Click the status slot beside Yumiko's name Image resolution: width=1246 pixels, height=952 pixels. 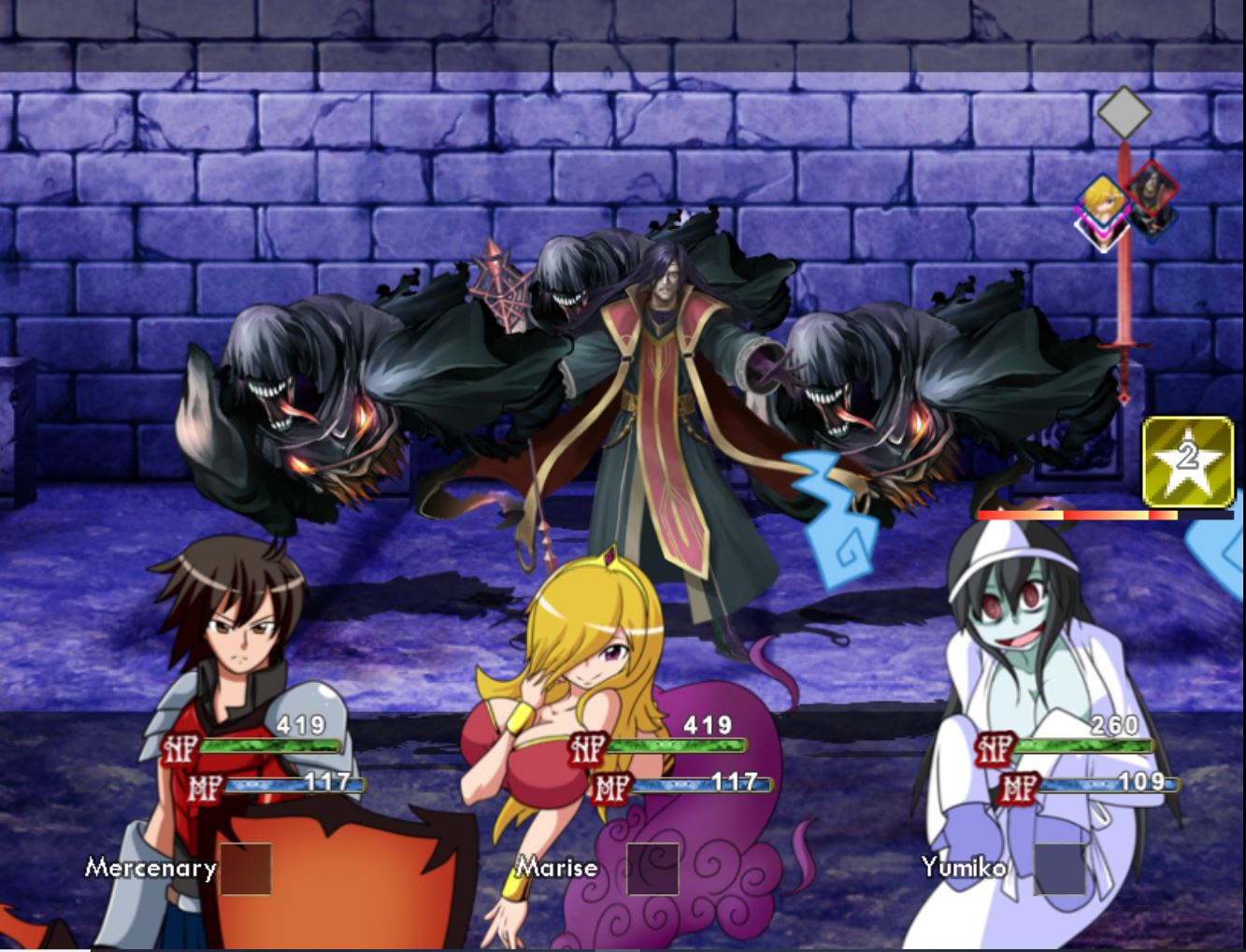click(x=1060, y=869)
